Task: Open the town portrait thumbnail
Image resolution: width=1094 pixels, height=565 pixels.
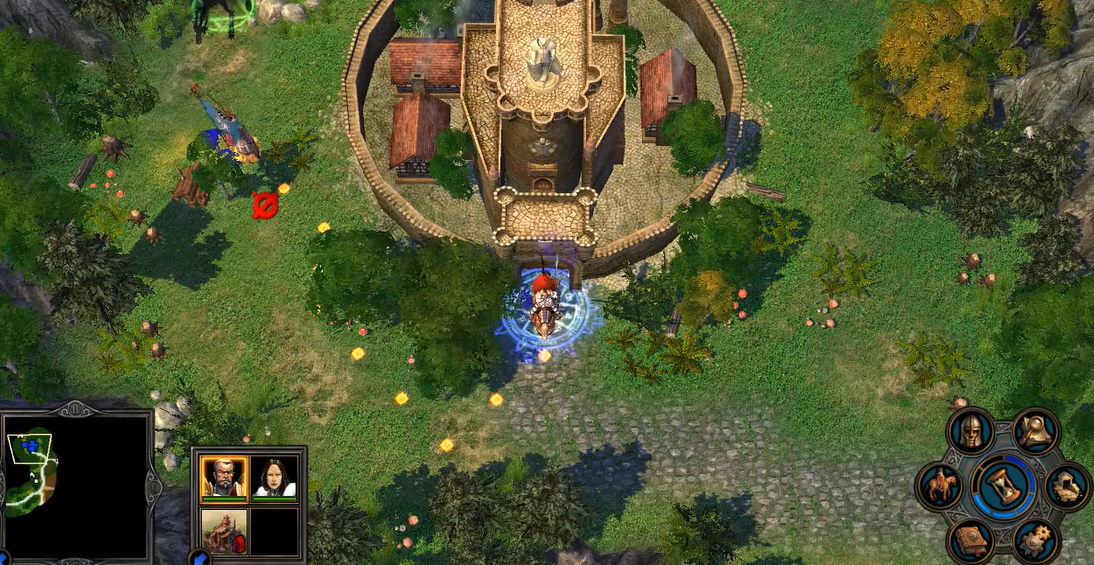Action: [224, 530]
